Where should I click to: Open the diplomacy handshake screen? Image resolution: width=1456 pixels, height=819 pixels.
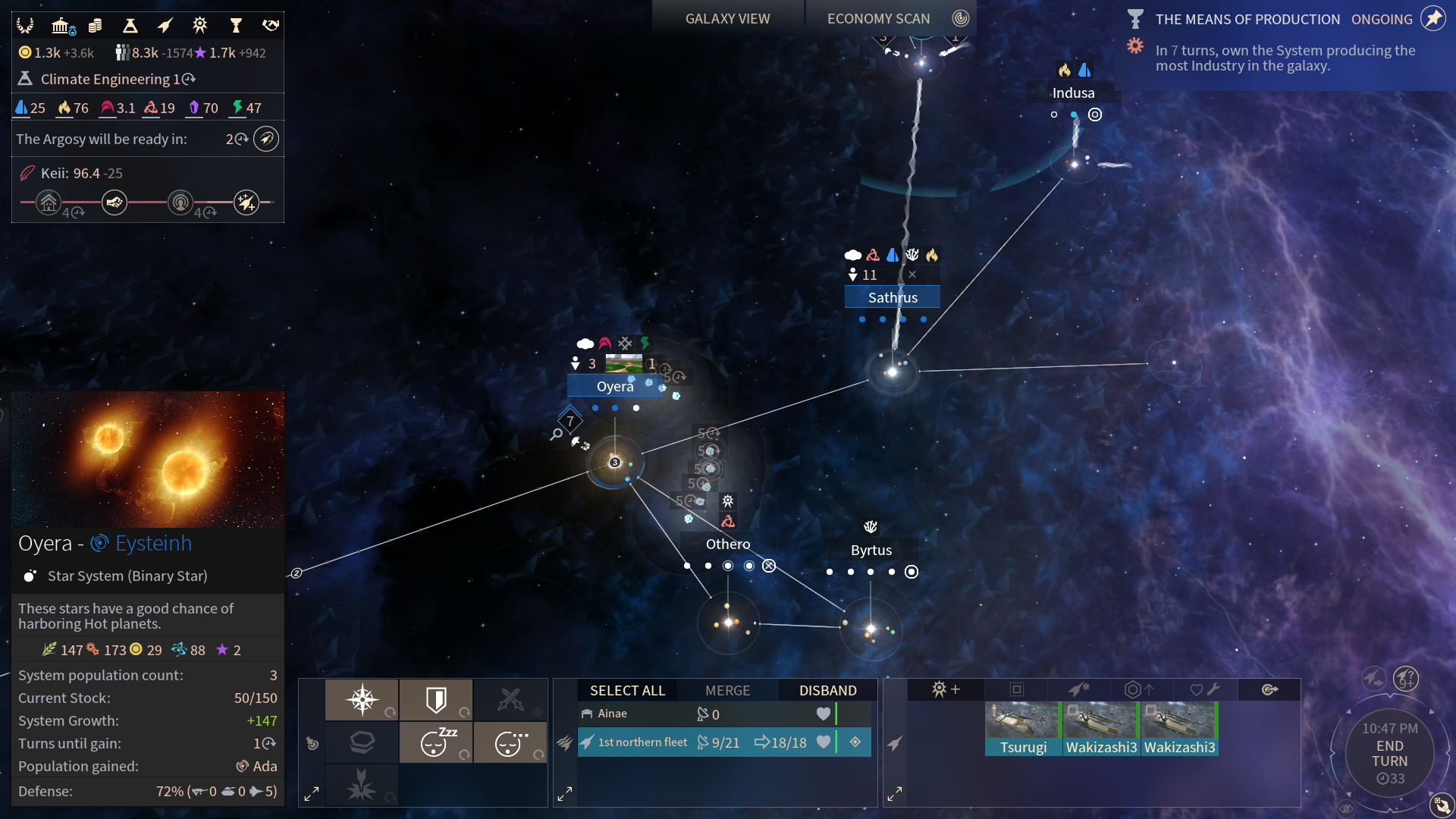pyautogui.click(x=271, y=27)
